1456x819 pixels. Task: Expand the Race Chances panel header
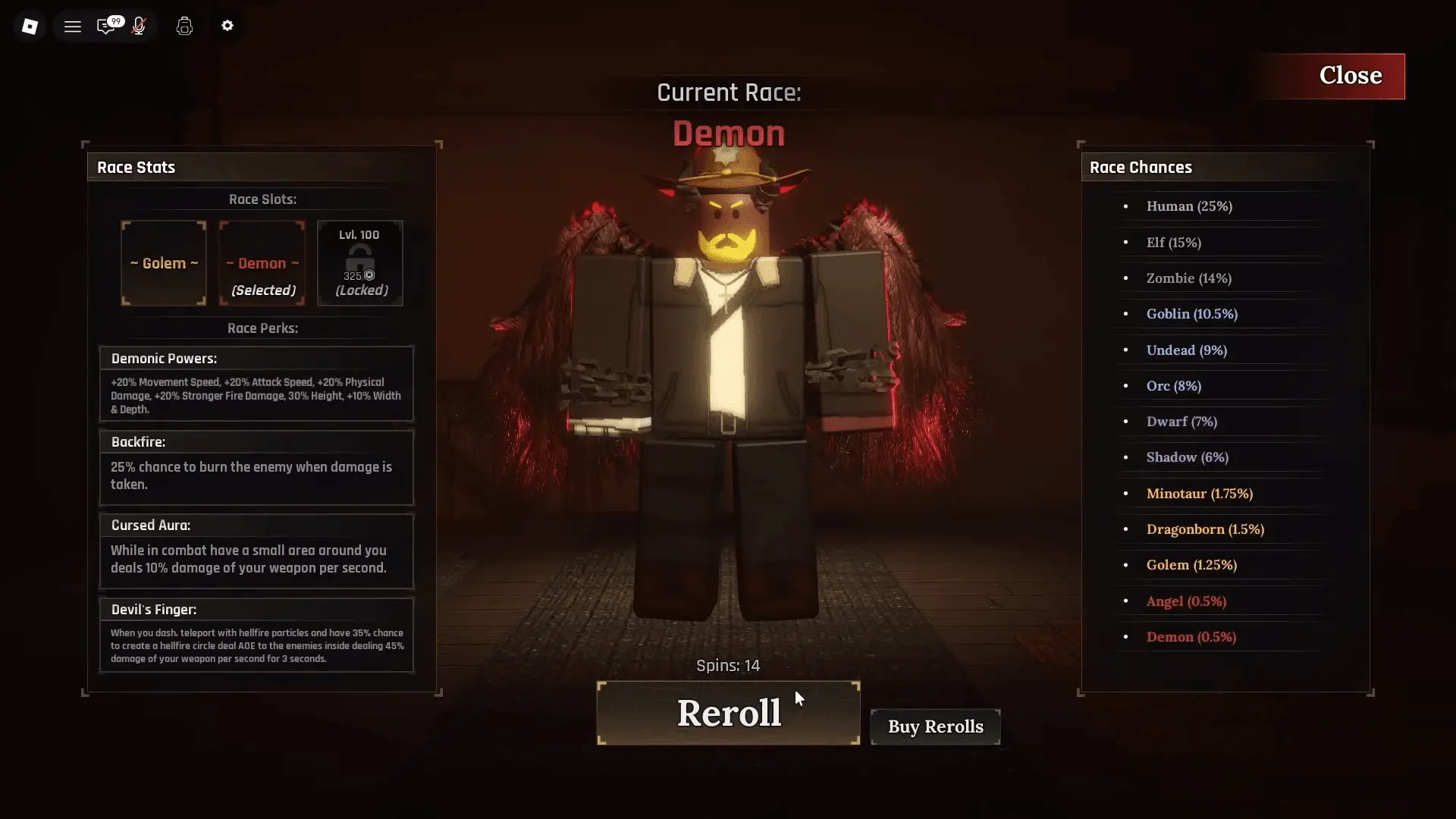coord(1141,167)
